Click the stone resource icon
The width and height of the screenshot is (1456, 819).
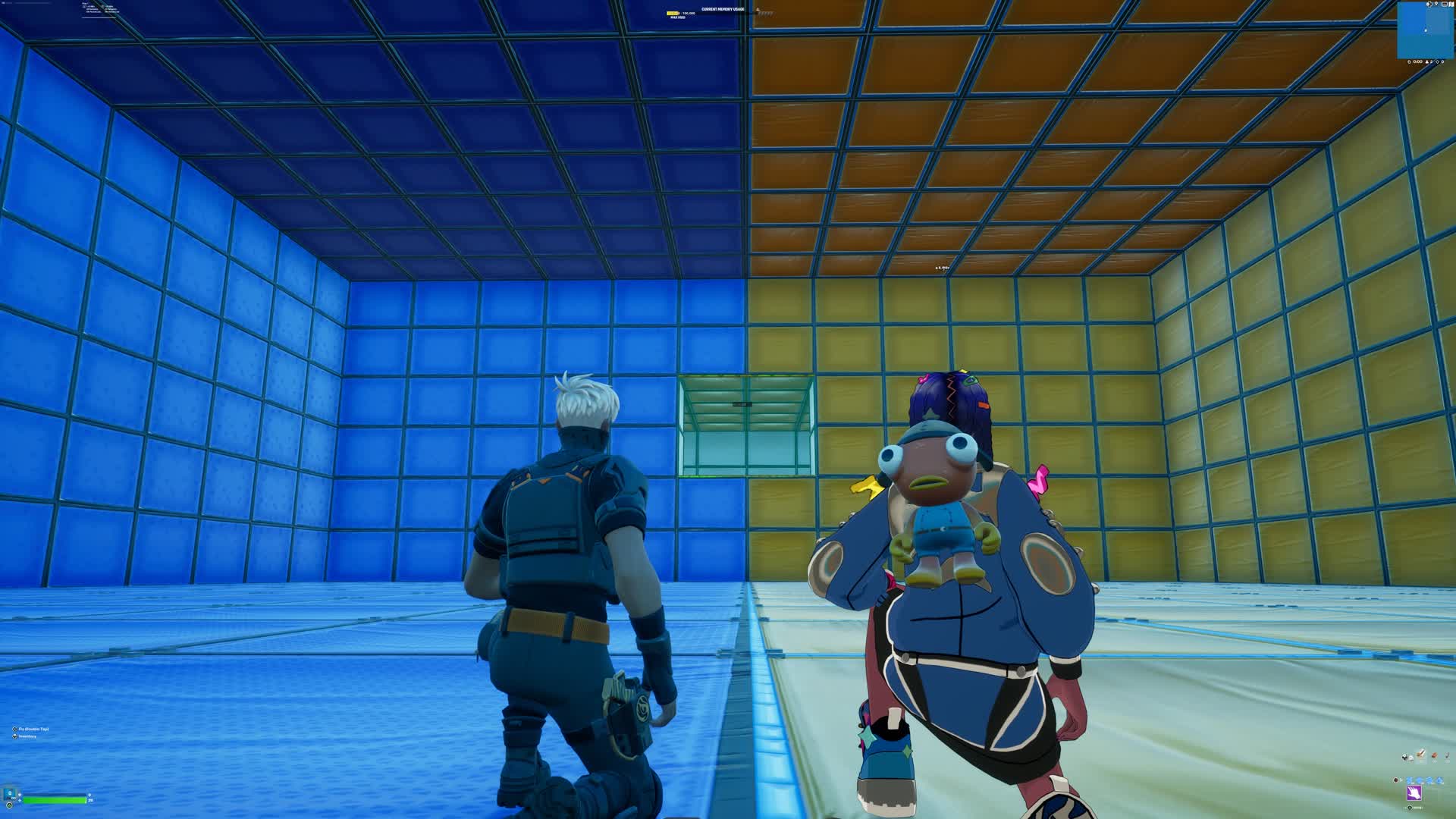pyautogui.click(x=1434, y=755)
